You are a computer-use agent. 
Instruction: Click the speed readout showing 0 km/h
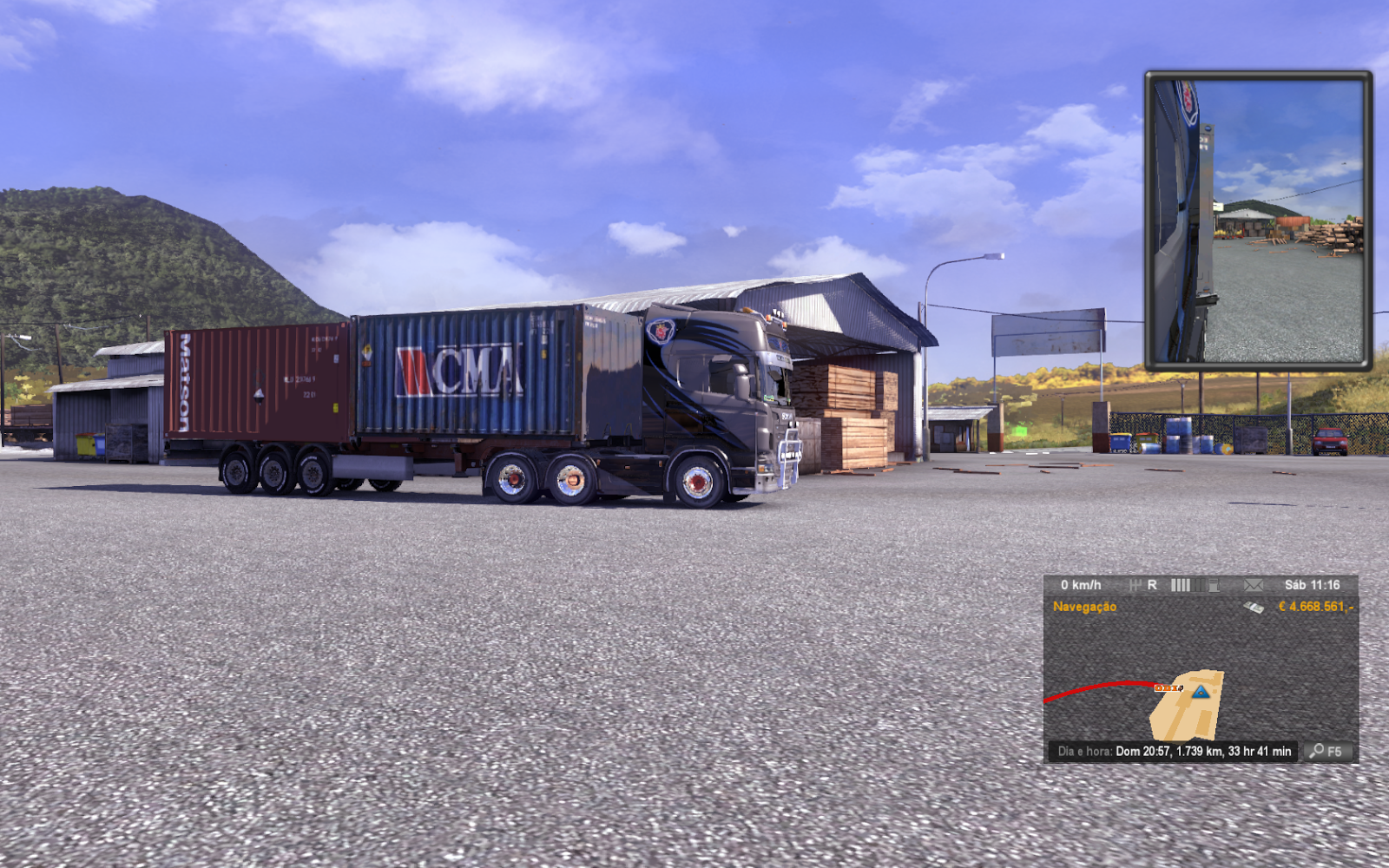click(1081, 585)
